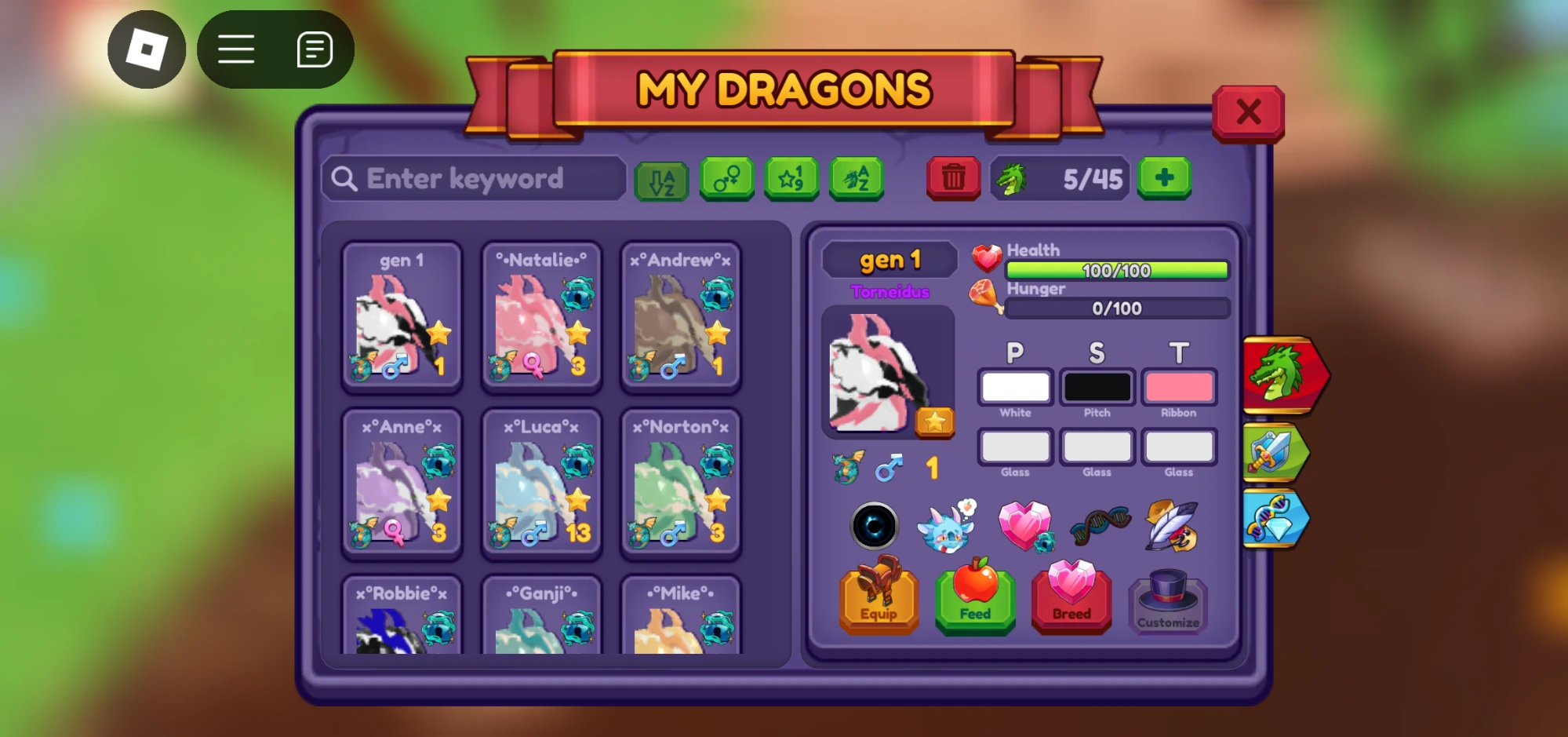Screen dimensions: 1568x737
Task: Expand the dragon counter showing 5/45
Action: pyautogui.click(x=1060, y=179)
